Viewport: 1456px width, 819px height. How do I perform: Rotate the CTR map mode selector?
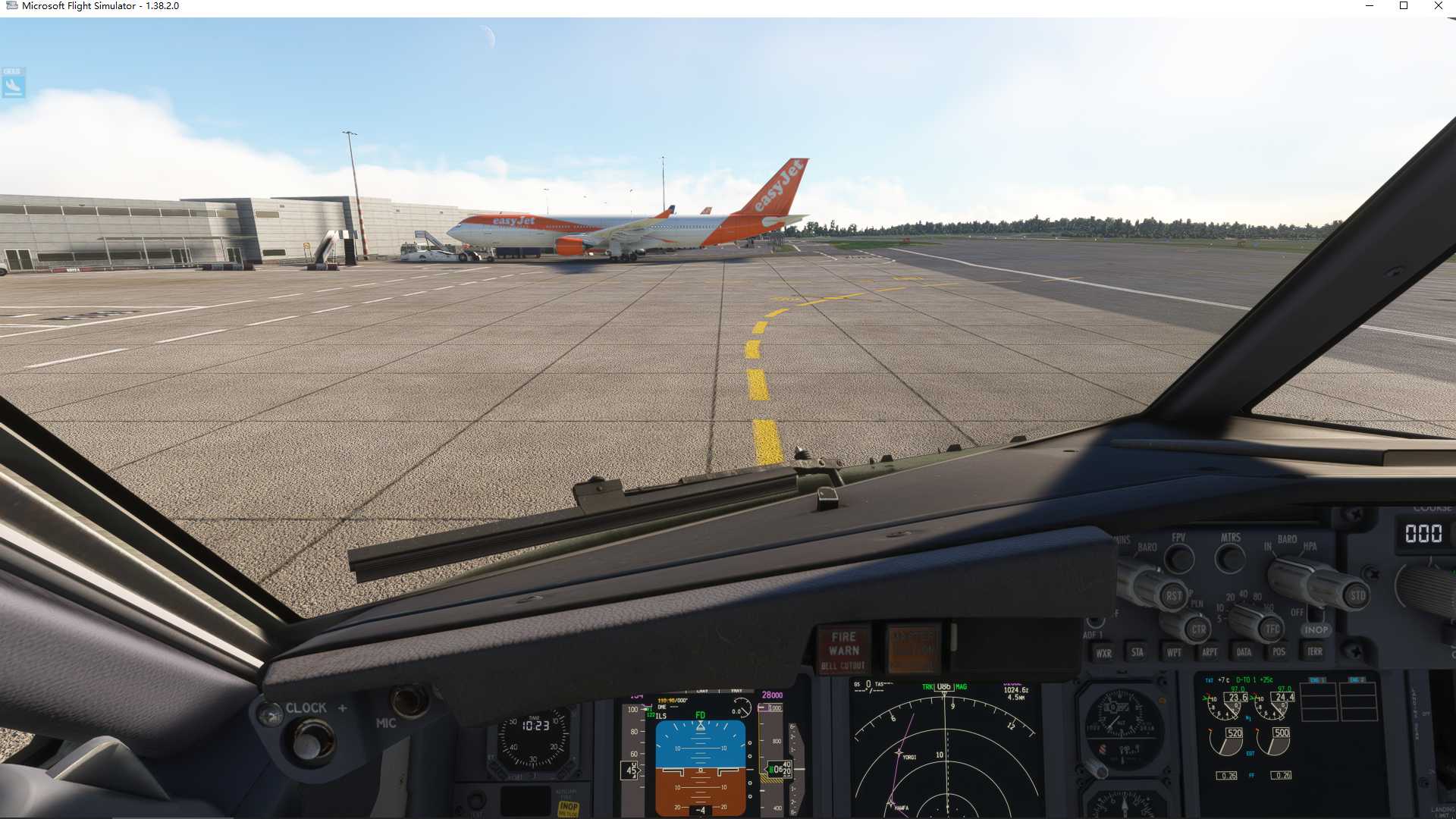click(x=1197, y=628)
